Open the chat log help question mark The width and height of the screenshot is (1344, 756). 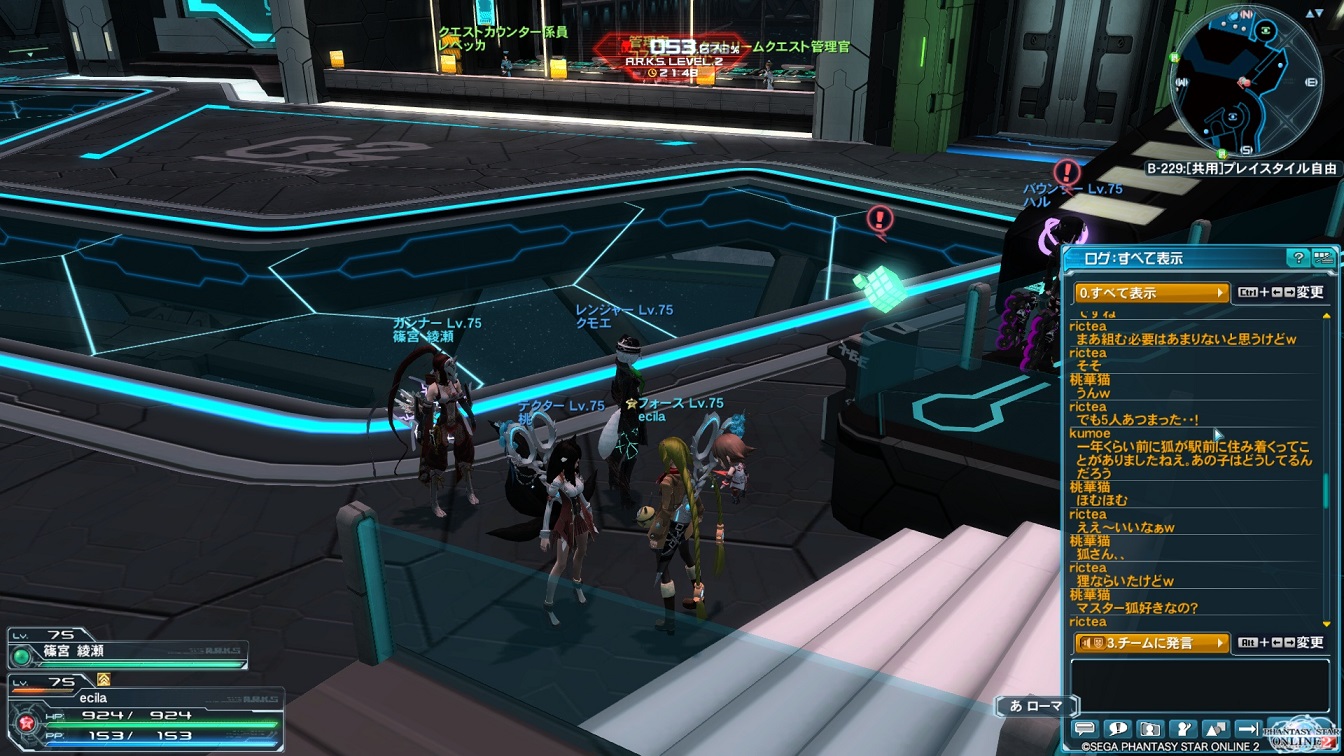(x=1298, y=258)
